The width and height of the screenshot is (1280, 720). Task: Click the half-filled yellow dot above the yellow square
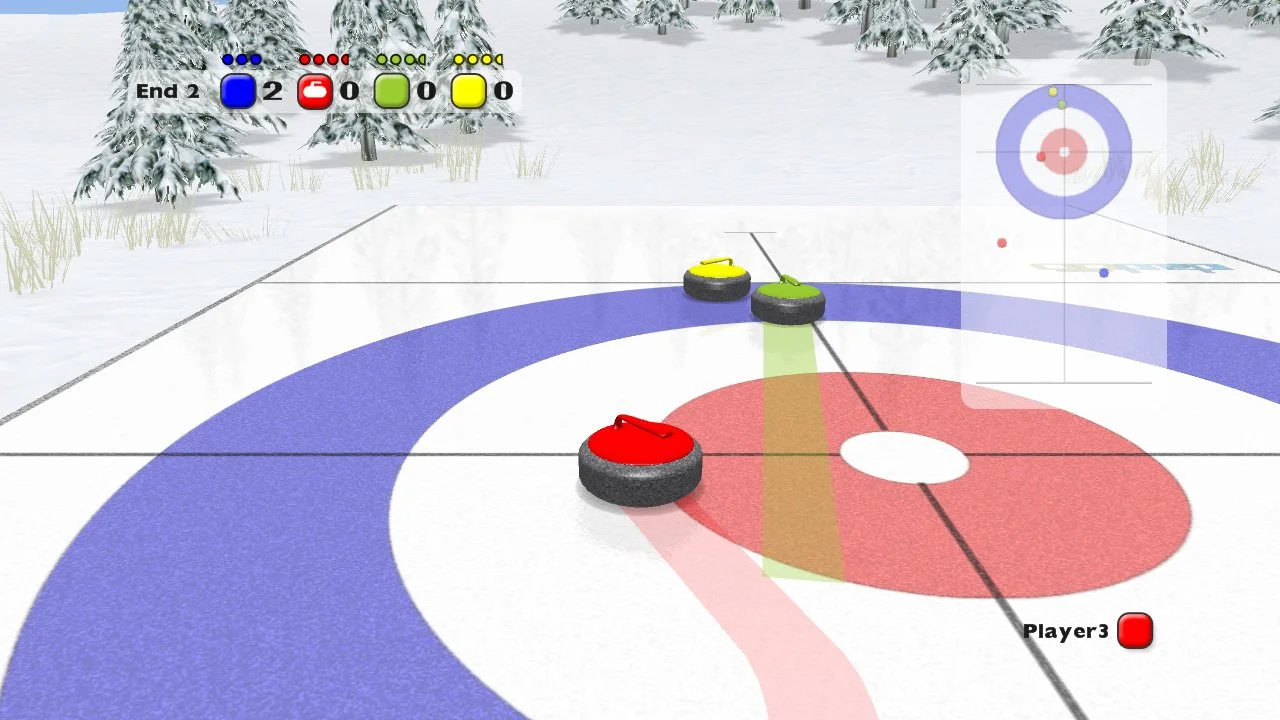[x=498, y=59]
